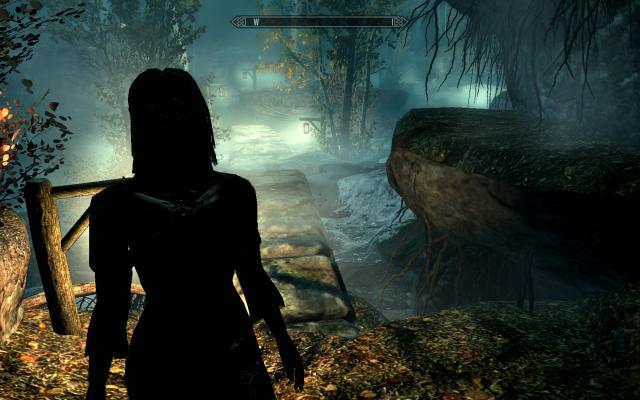Click the compass bar showing West
This screenshot has height=400, width=640.
319,21
